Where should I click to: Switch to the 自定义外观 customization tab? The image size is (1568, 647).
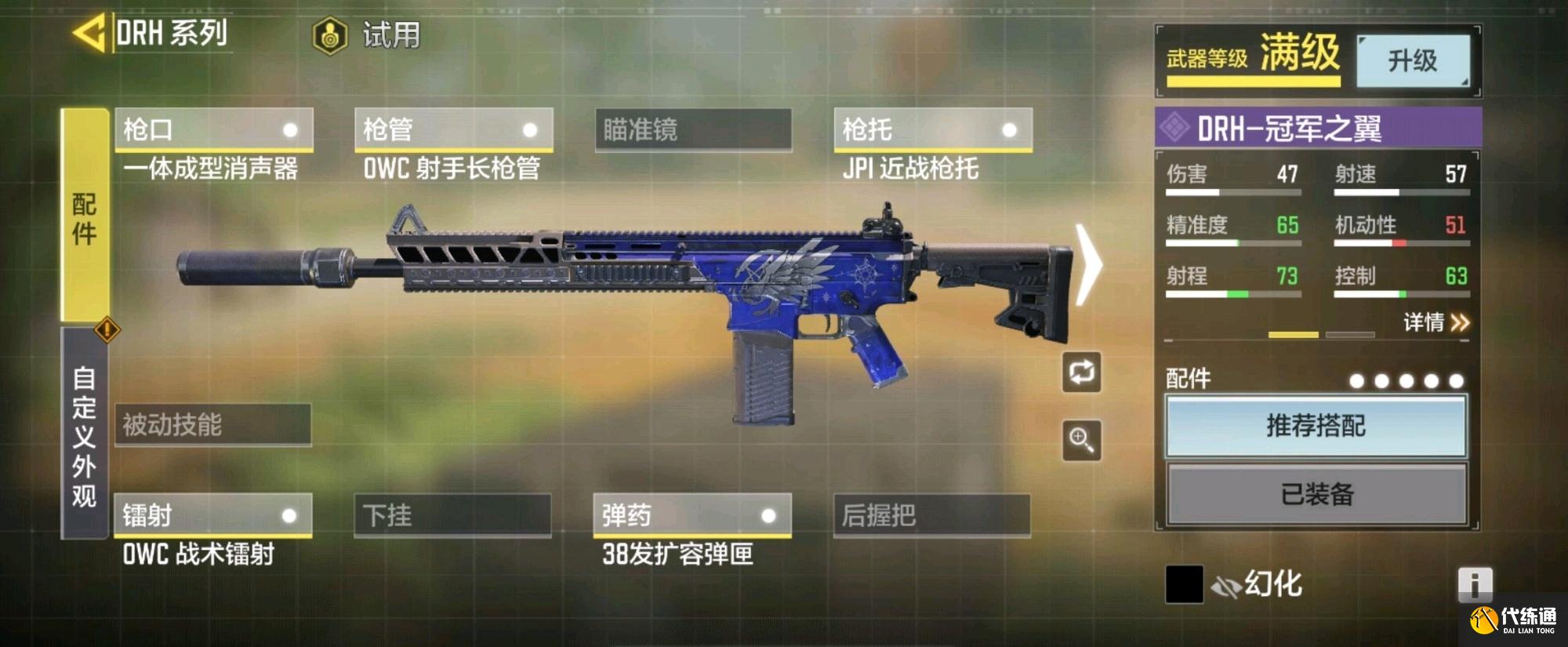coord(85,435)
